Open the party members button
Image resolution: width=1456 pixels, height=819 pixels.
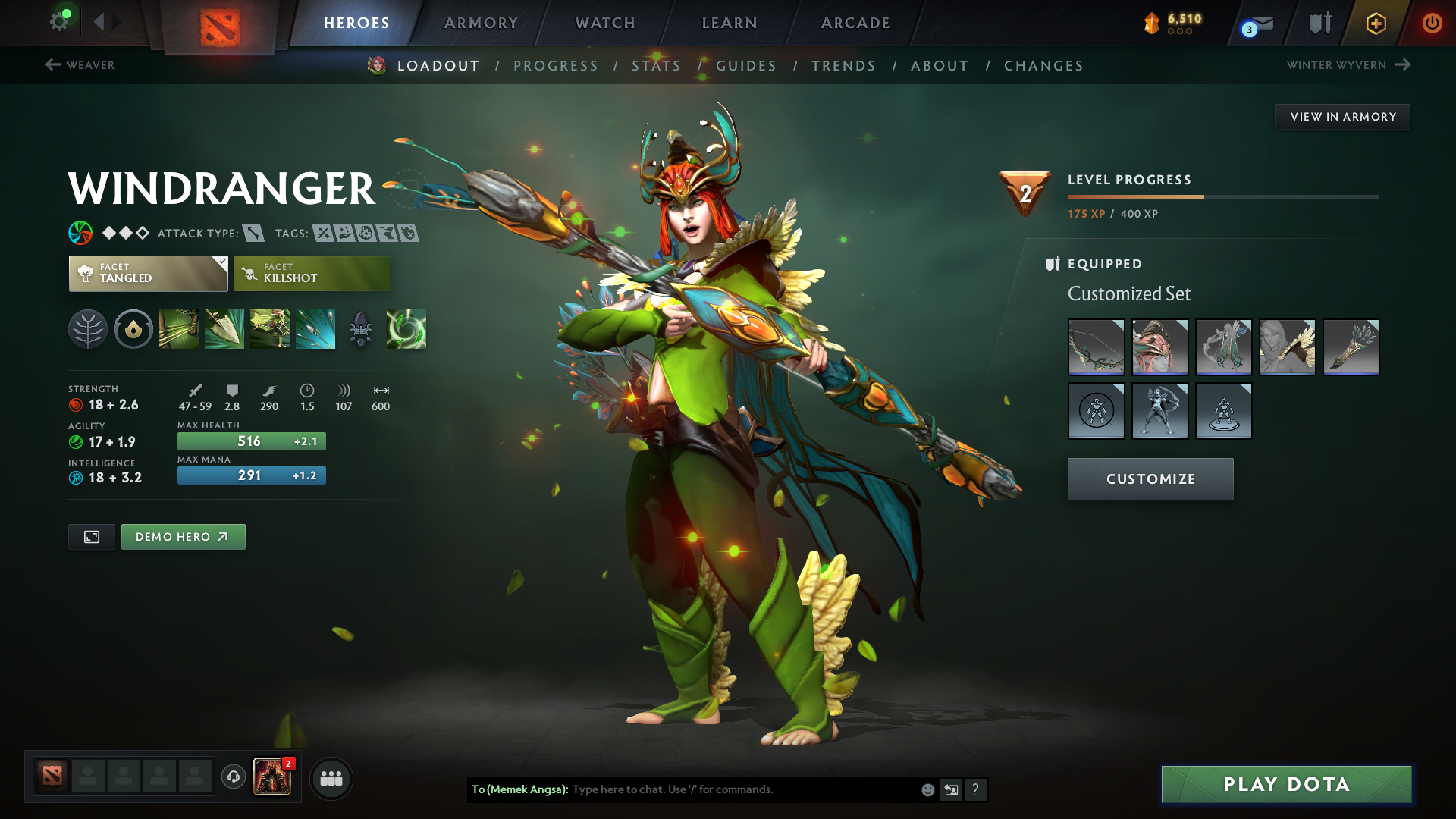(331, 779)
